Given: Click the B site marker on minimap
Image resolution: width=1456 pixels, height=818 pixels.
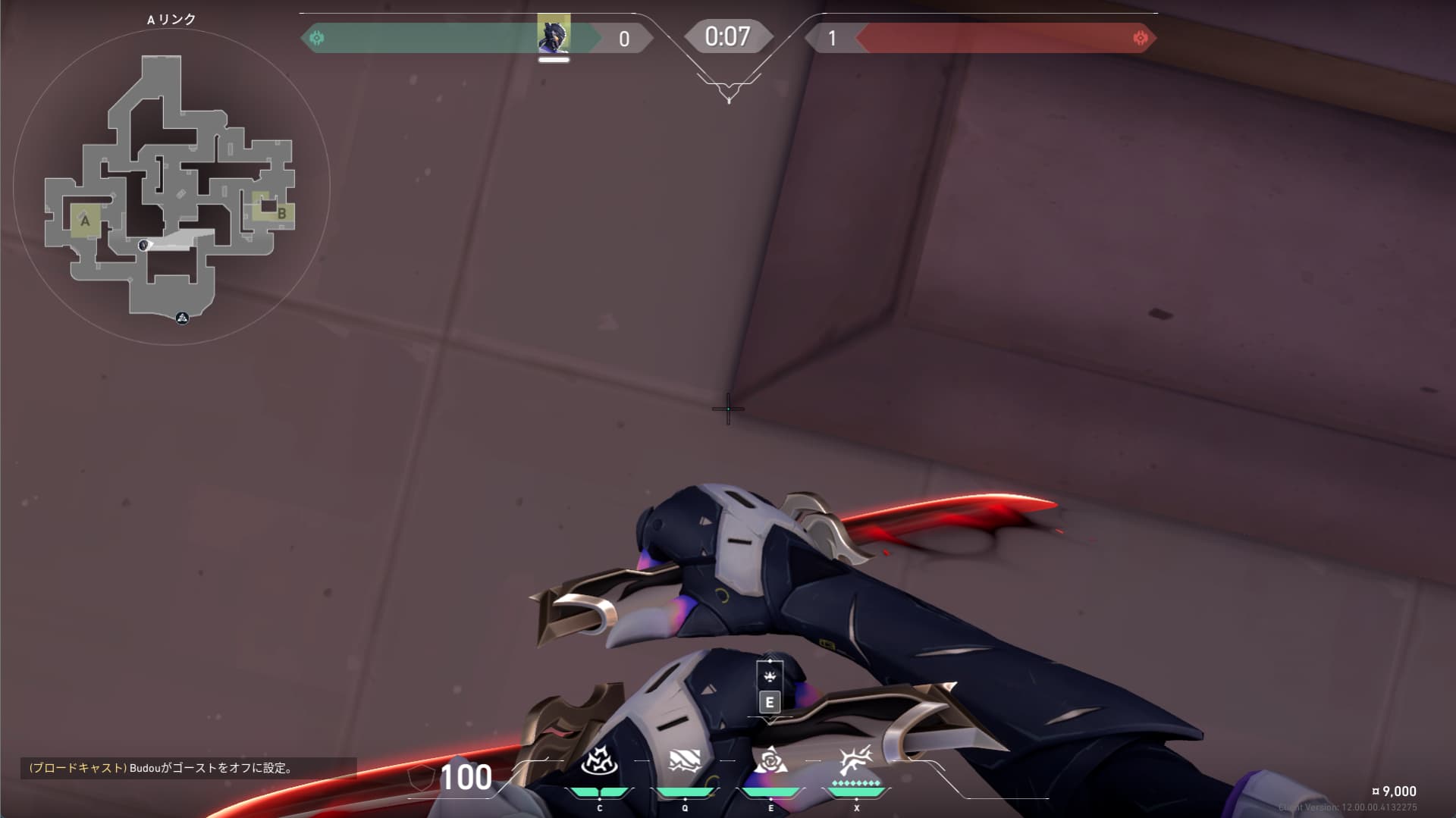Looking at the screenshot, I should (281, 213).
